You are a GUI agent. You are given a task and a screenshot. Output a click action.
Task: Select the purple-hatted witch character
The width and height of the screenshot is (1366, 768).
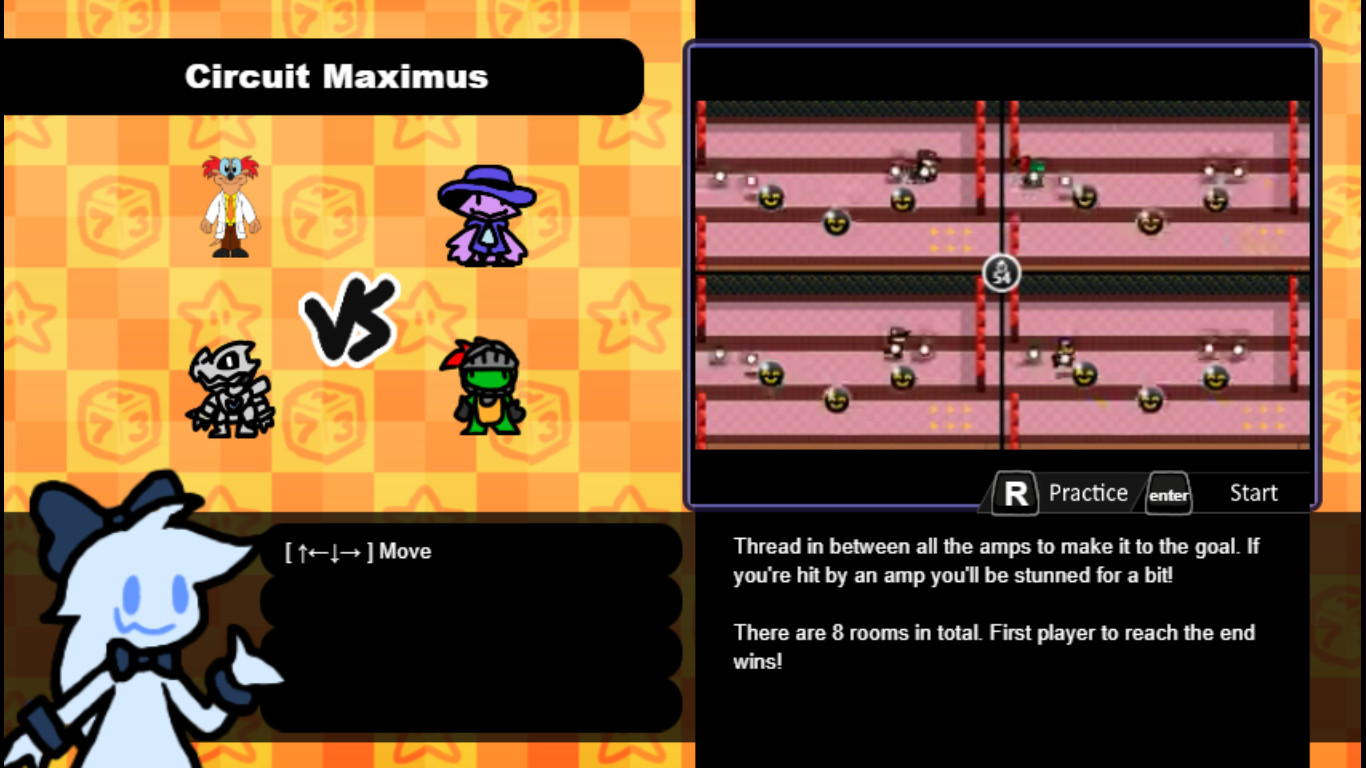489,212
